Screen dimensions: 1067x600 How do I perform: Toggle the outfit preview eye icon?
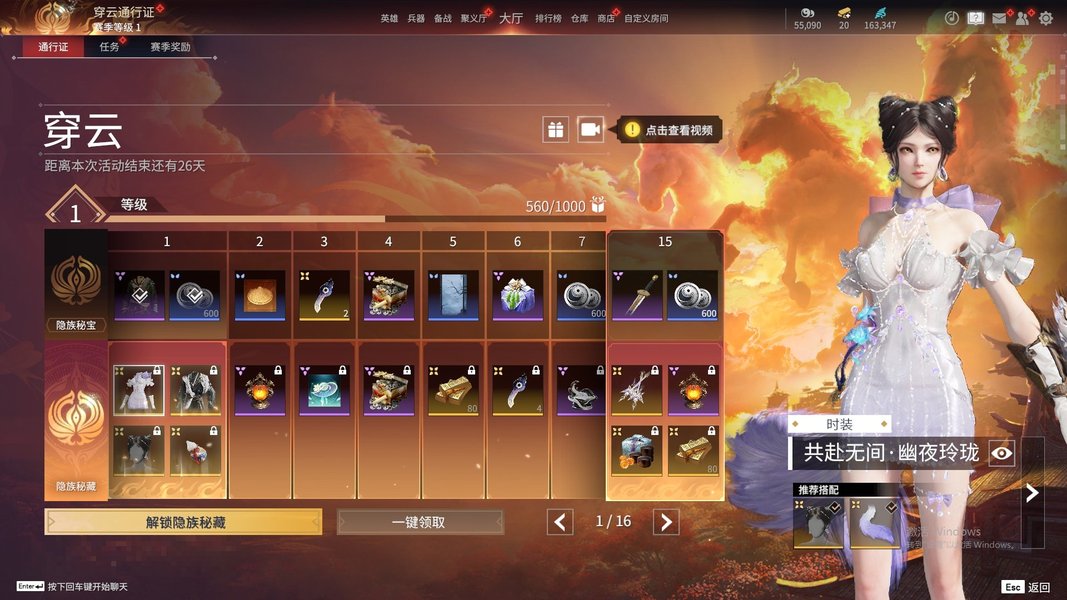click(x=1002, y=453)
